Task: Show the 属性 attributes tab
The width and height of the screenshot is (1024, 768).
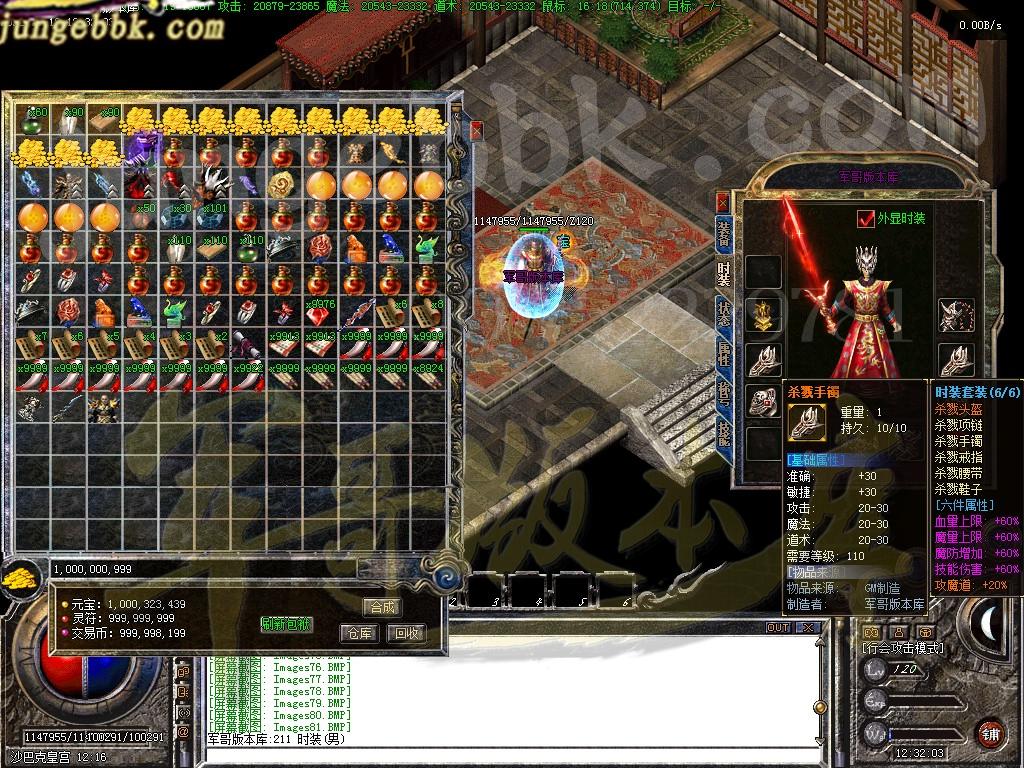Action: tap(724, 353)
